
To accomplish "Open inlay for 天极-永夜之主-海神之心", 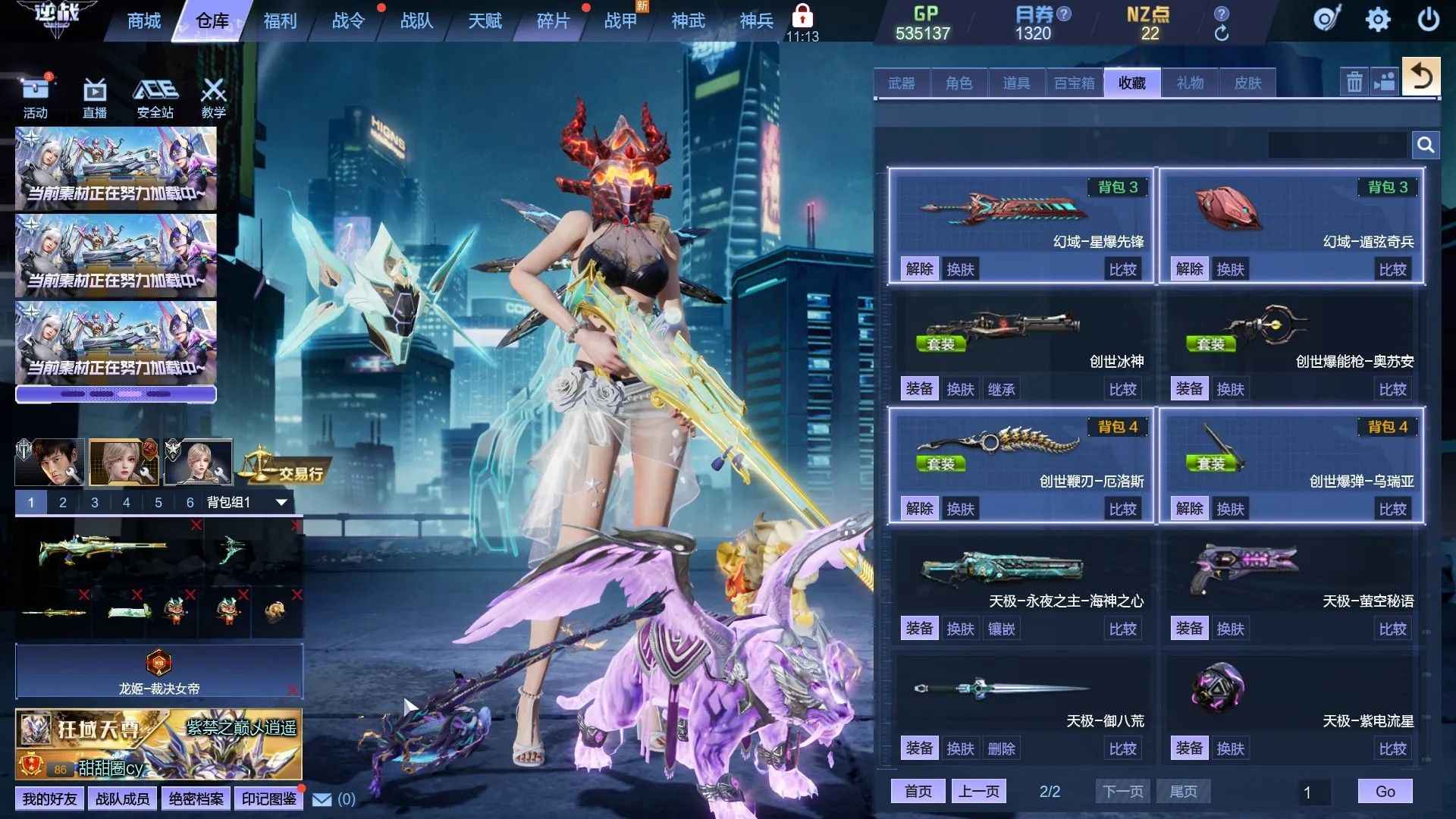I will click(x=1001, y=629).
